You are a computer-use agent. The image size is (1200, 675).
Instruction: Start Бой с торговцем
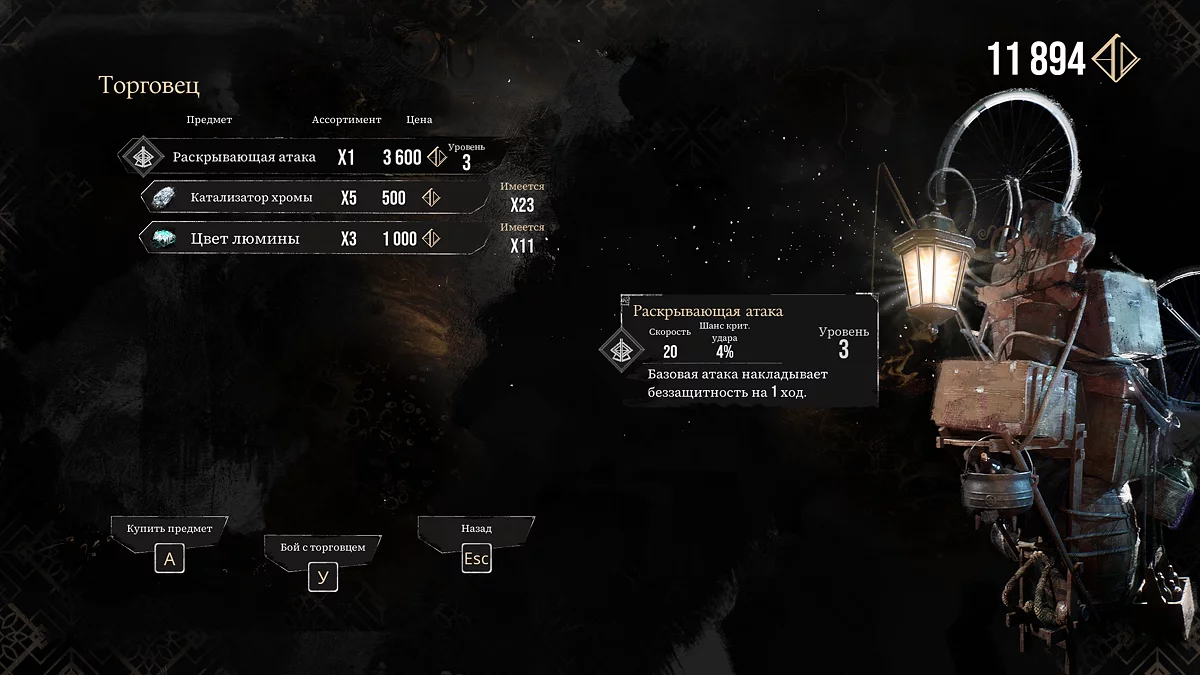[322, 577]
